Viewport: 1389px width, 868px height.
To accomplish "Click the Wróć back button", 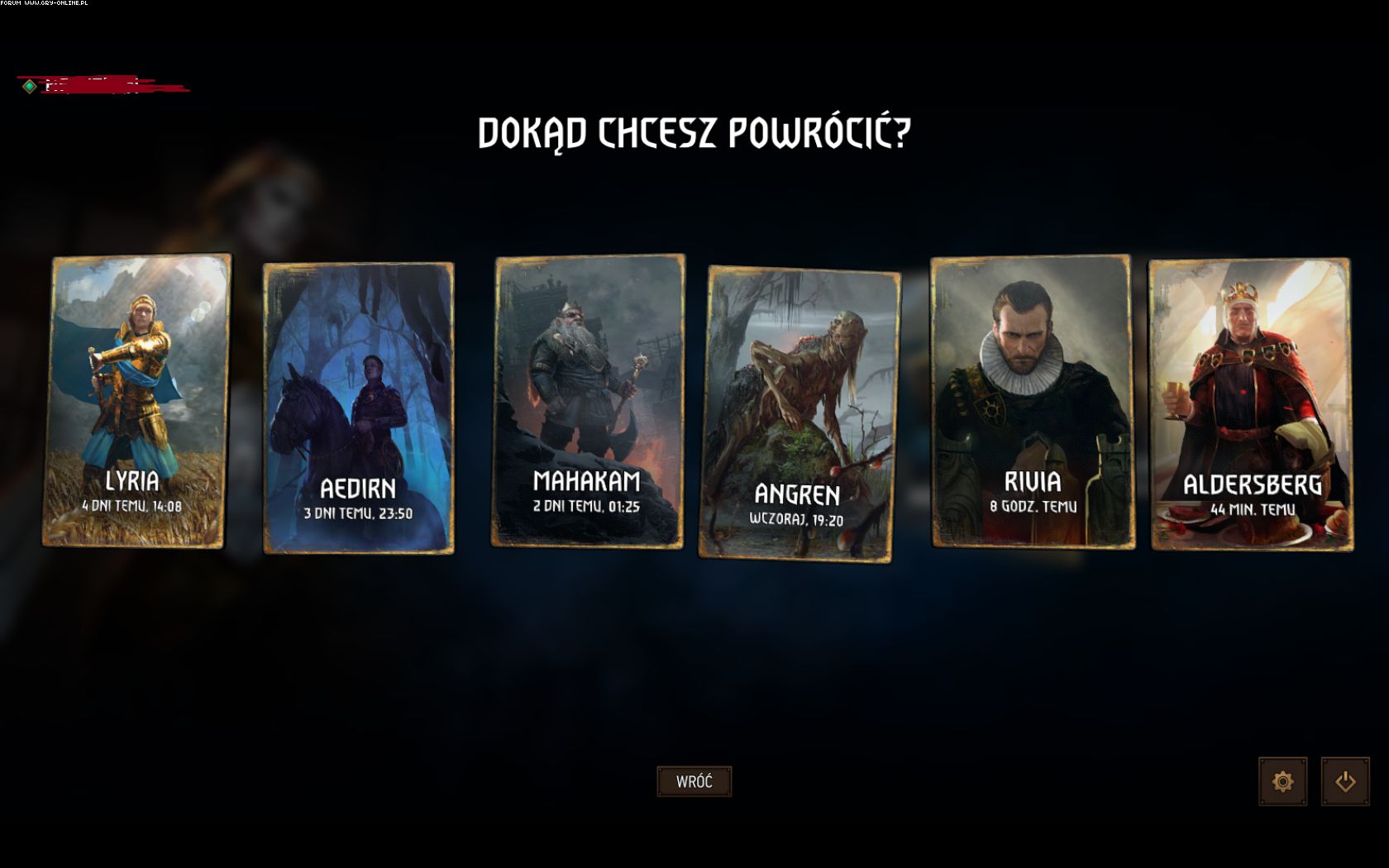I will tap(694, 781).
